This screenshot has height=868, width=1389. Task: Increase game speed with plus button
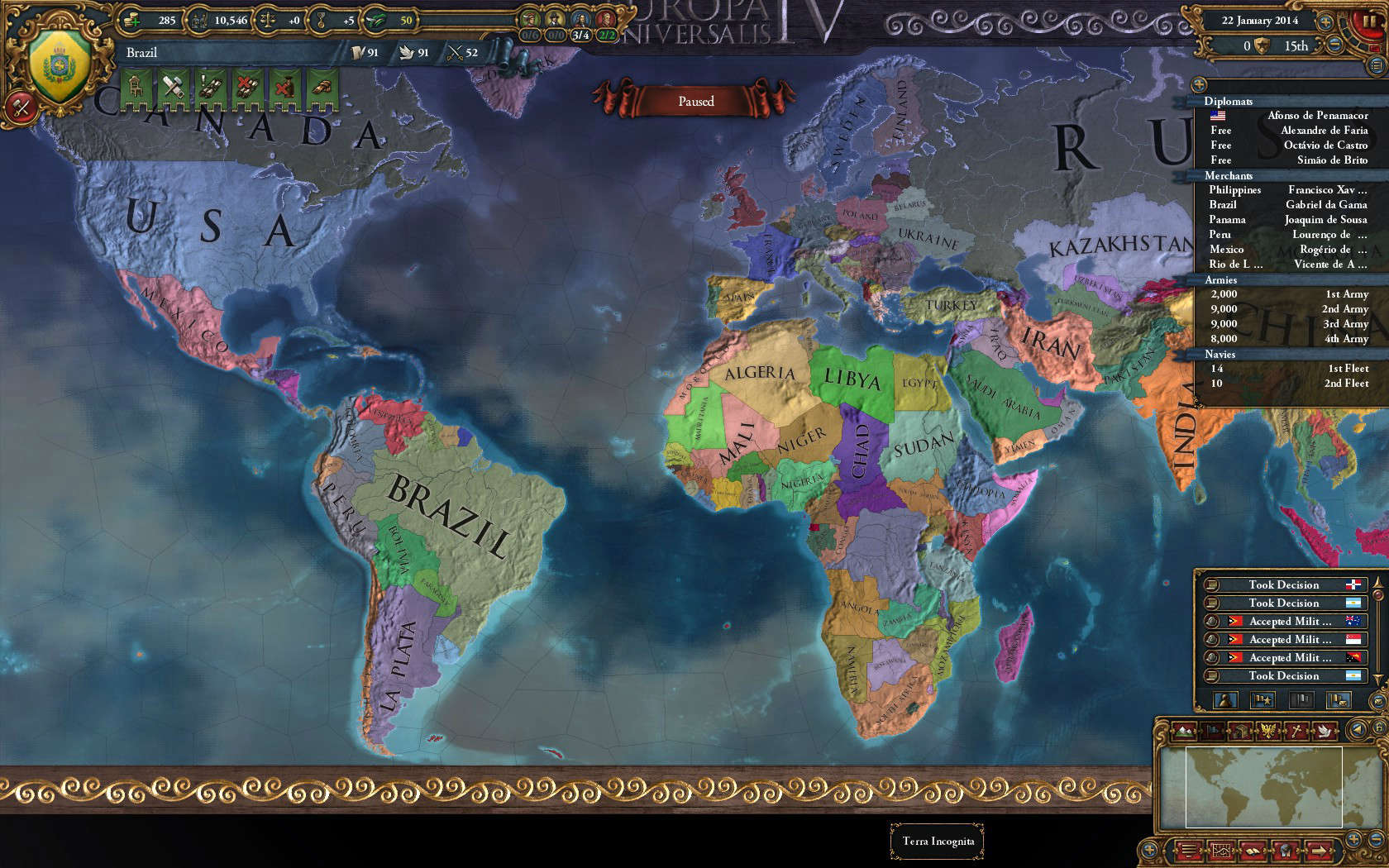[x=1325, y=21]
